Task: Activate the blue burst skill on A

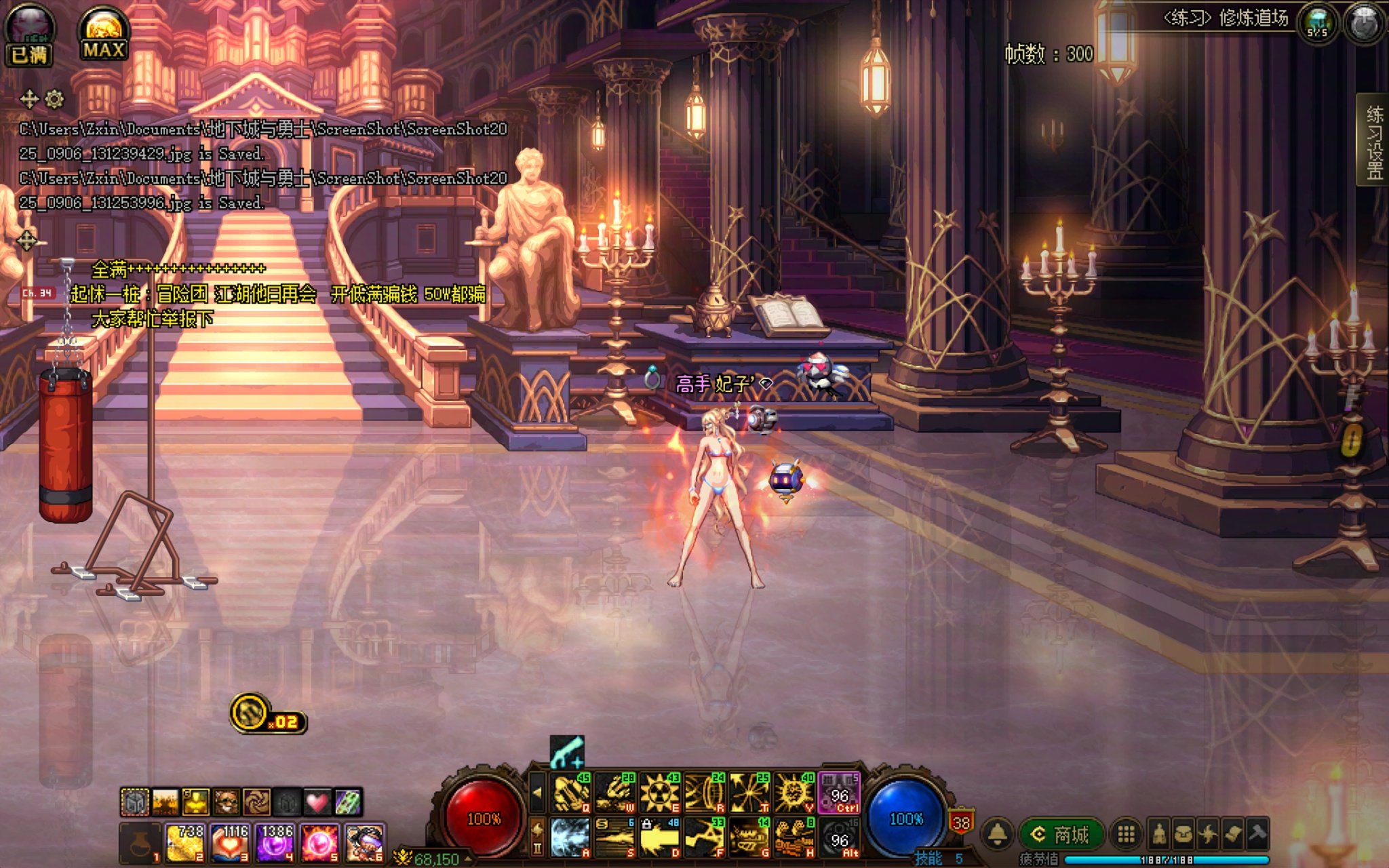Action: [570, 837]
